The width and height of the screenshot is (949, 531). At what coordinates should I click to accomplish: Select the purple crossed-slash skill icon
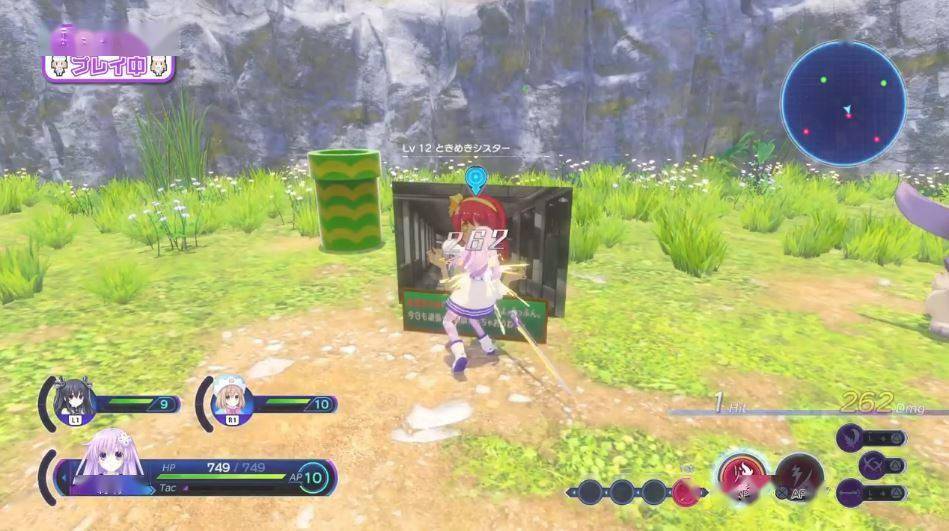(874, 464)
